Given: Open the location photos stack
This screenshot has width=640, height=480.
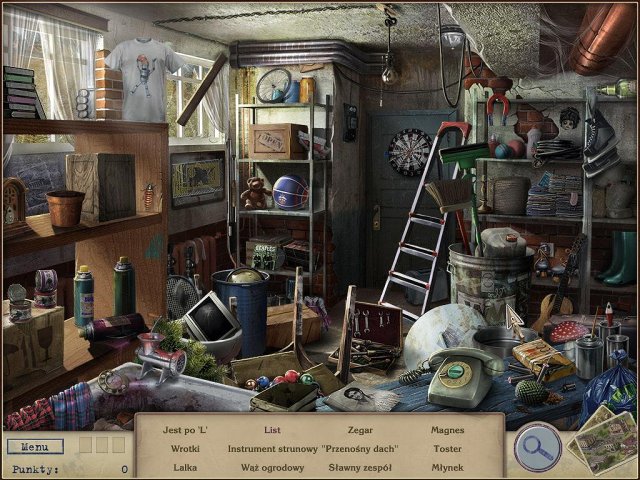Looking at the screenshot, I should tap(602, 438).
